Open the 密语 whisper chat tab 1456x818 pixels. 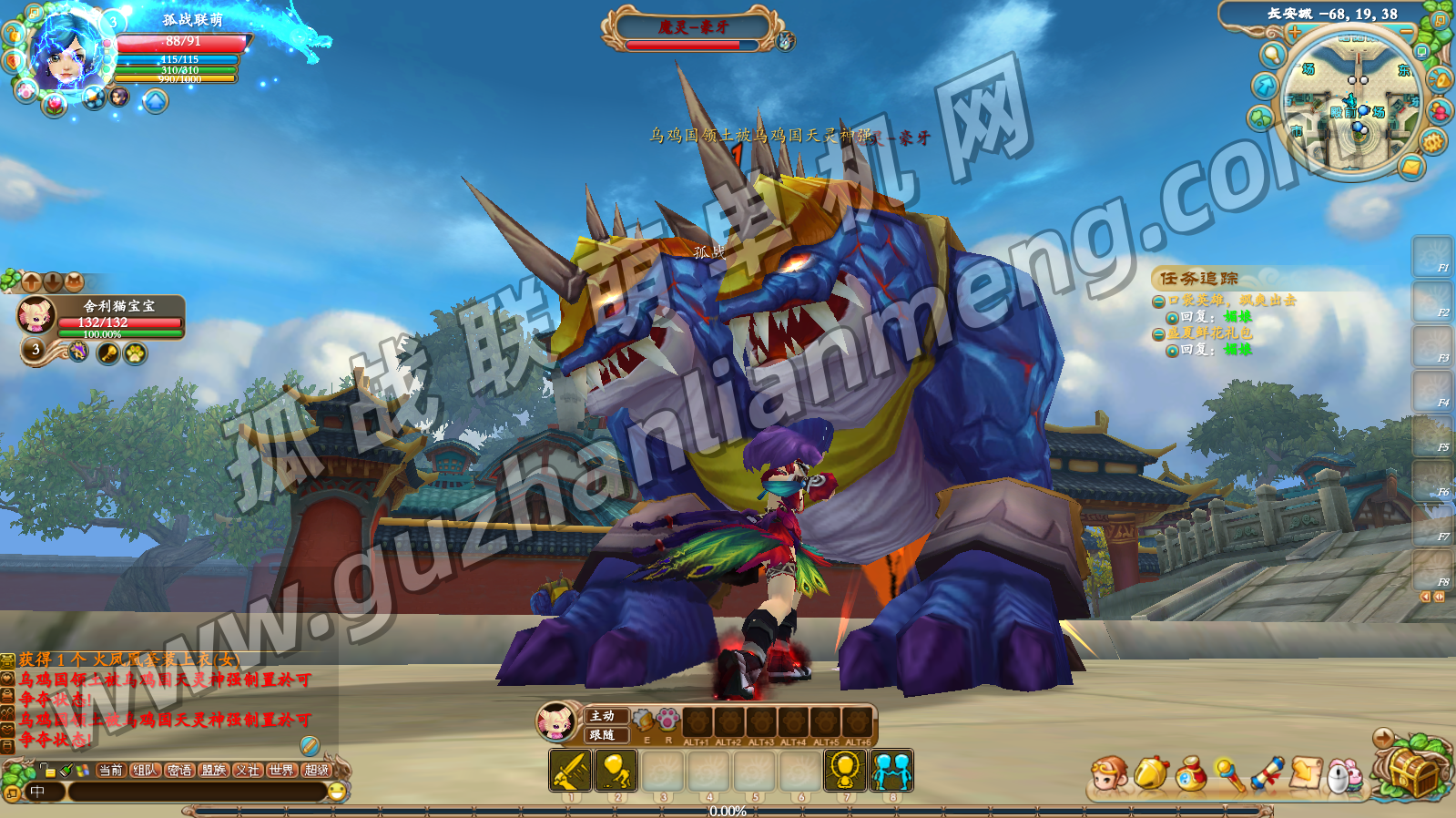pos(179,771)
